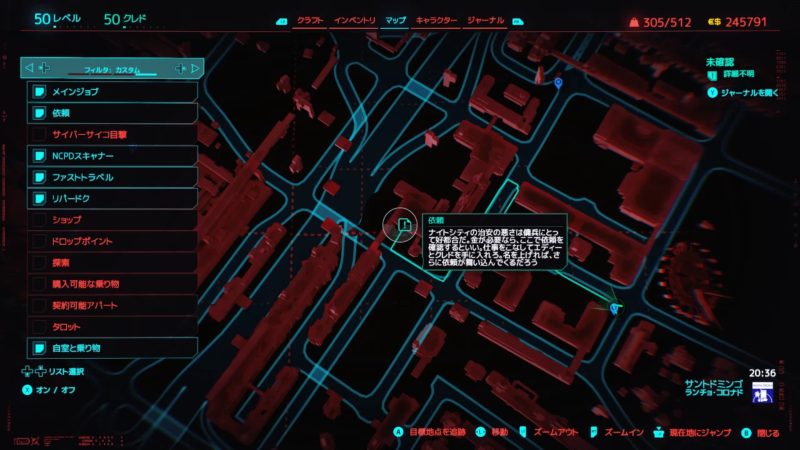Go to the ジャーナル tab
The image size is (800, 450).
pos(483,20)
